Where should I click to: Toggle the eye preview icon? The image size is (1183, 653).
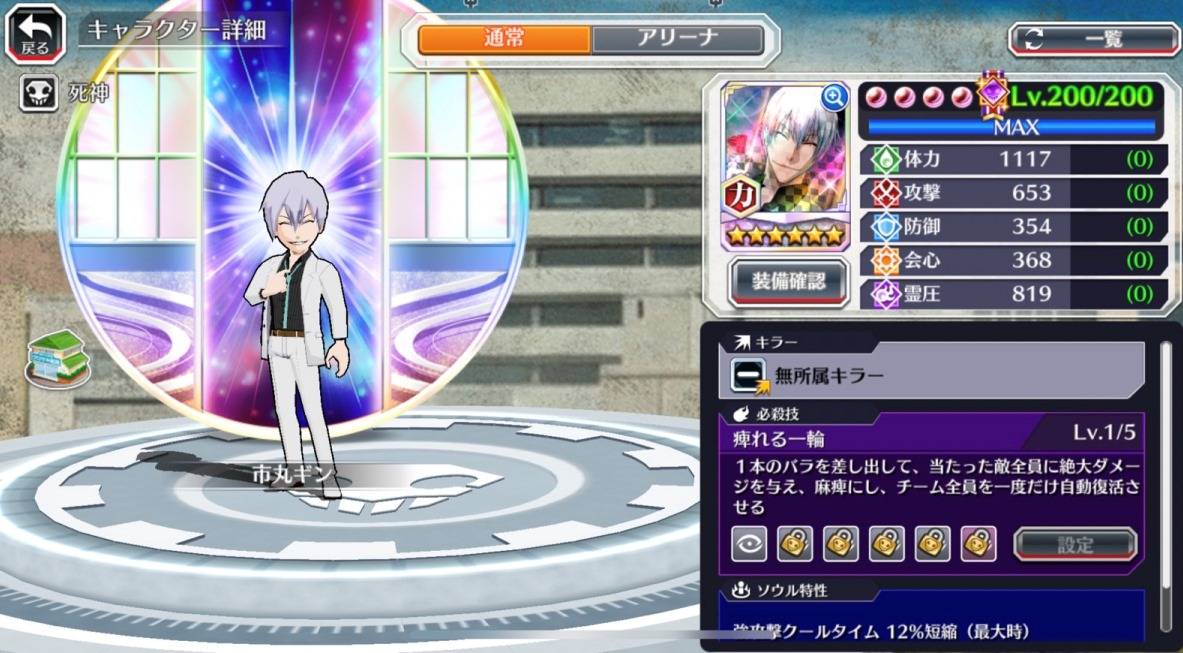[749, 543]
